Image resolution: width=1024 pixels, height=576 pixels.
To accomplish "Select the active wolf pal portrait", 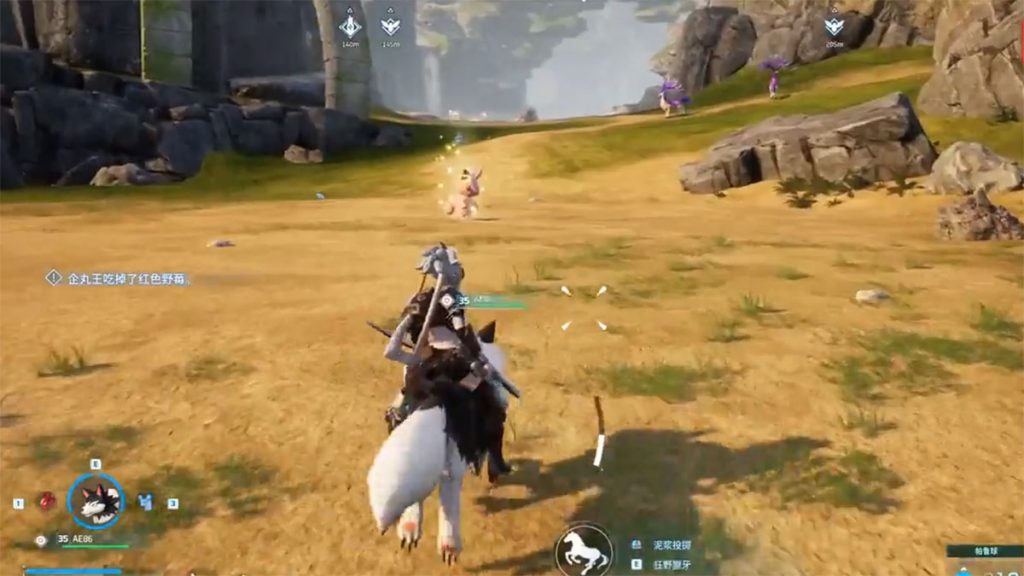I will click(x=96, y=501).
